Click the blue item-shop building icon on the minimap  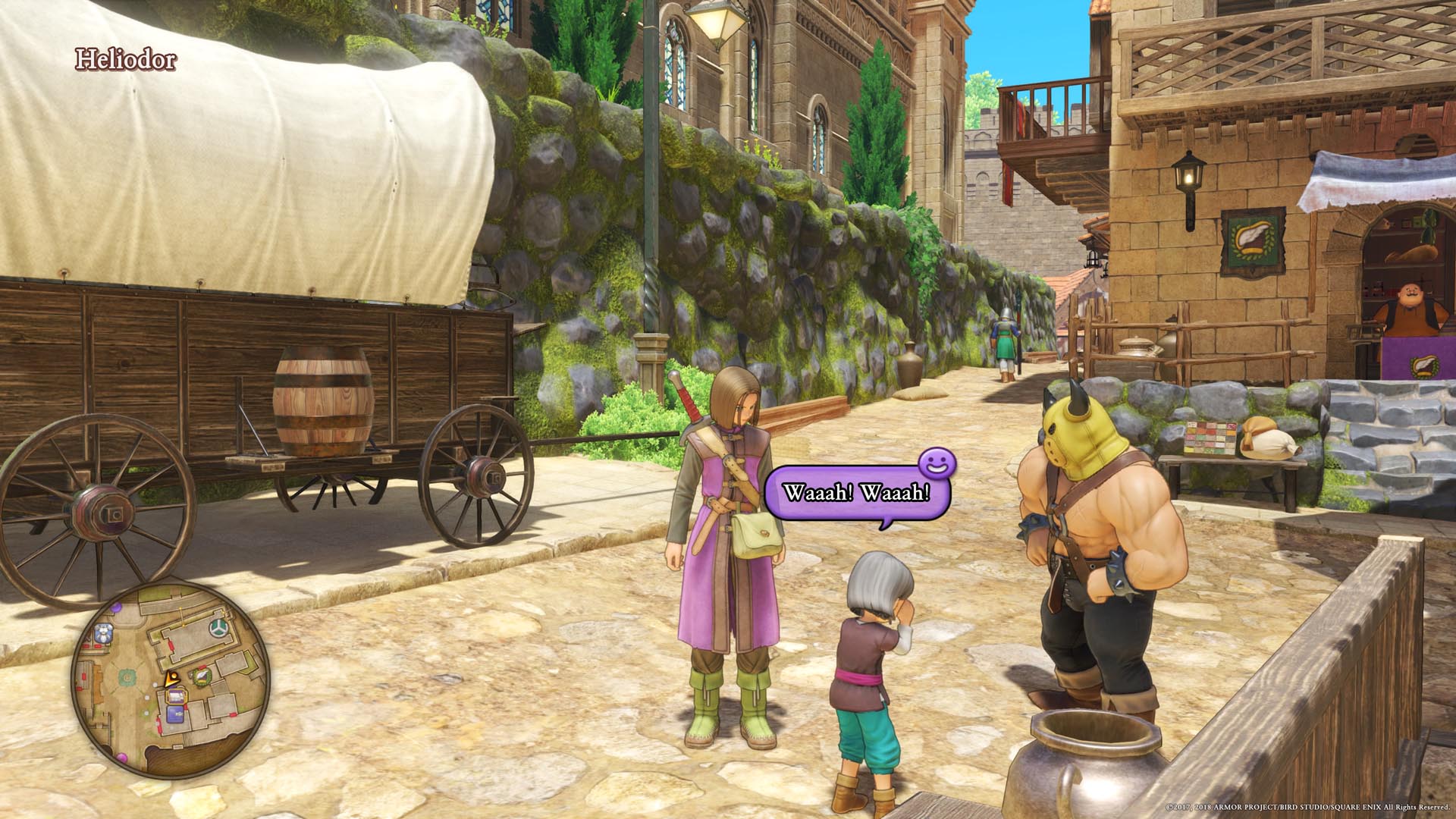(174, 713)
